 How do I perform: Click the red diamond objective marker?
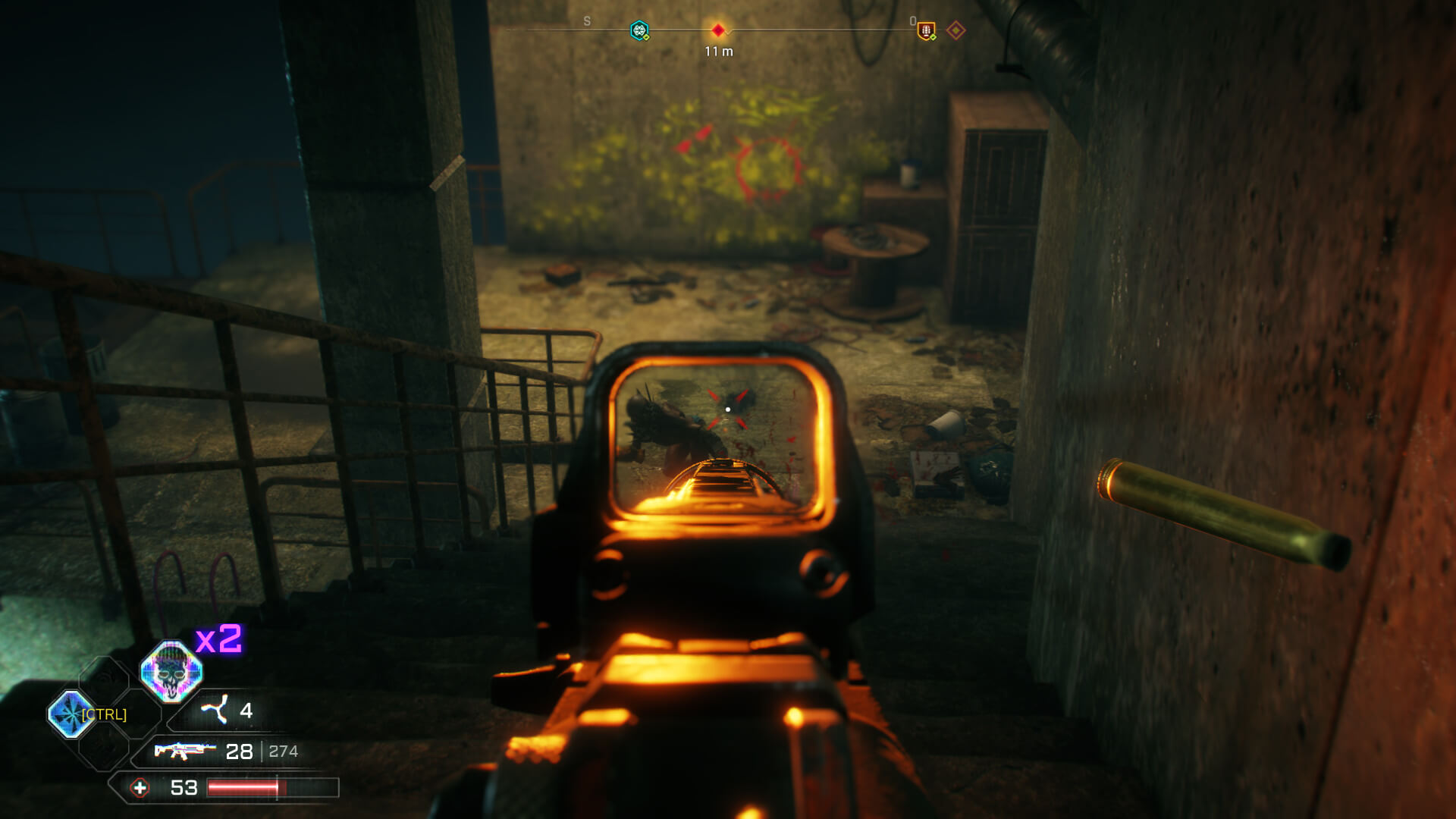(x=717, y=30)
